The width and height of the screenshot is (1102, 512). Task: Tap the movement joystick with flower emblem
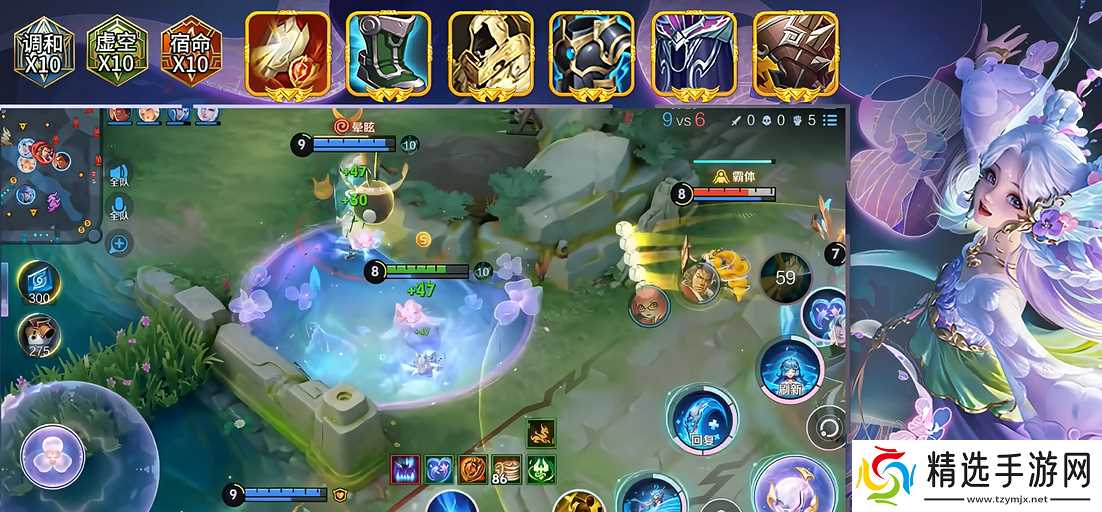click(52, 456)
